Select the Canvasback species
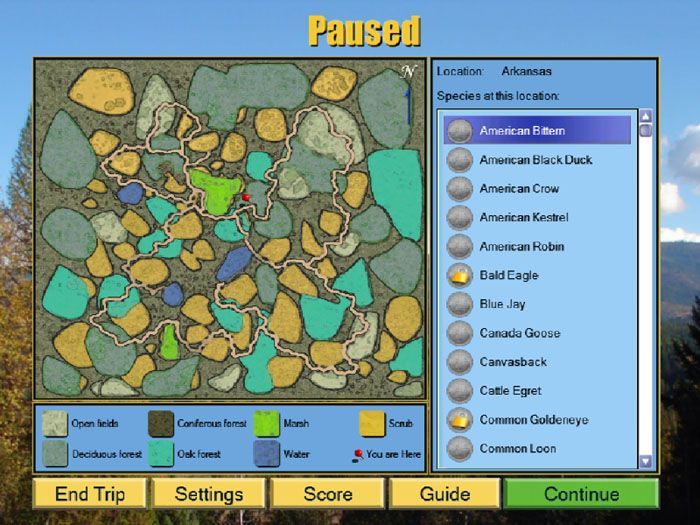Screen dimensions: 700x525 click(512, 362)
